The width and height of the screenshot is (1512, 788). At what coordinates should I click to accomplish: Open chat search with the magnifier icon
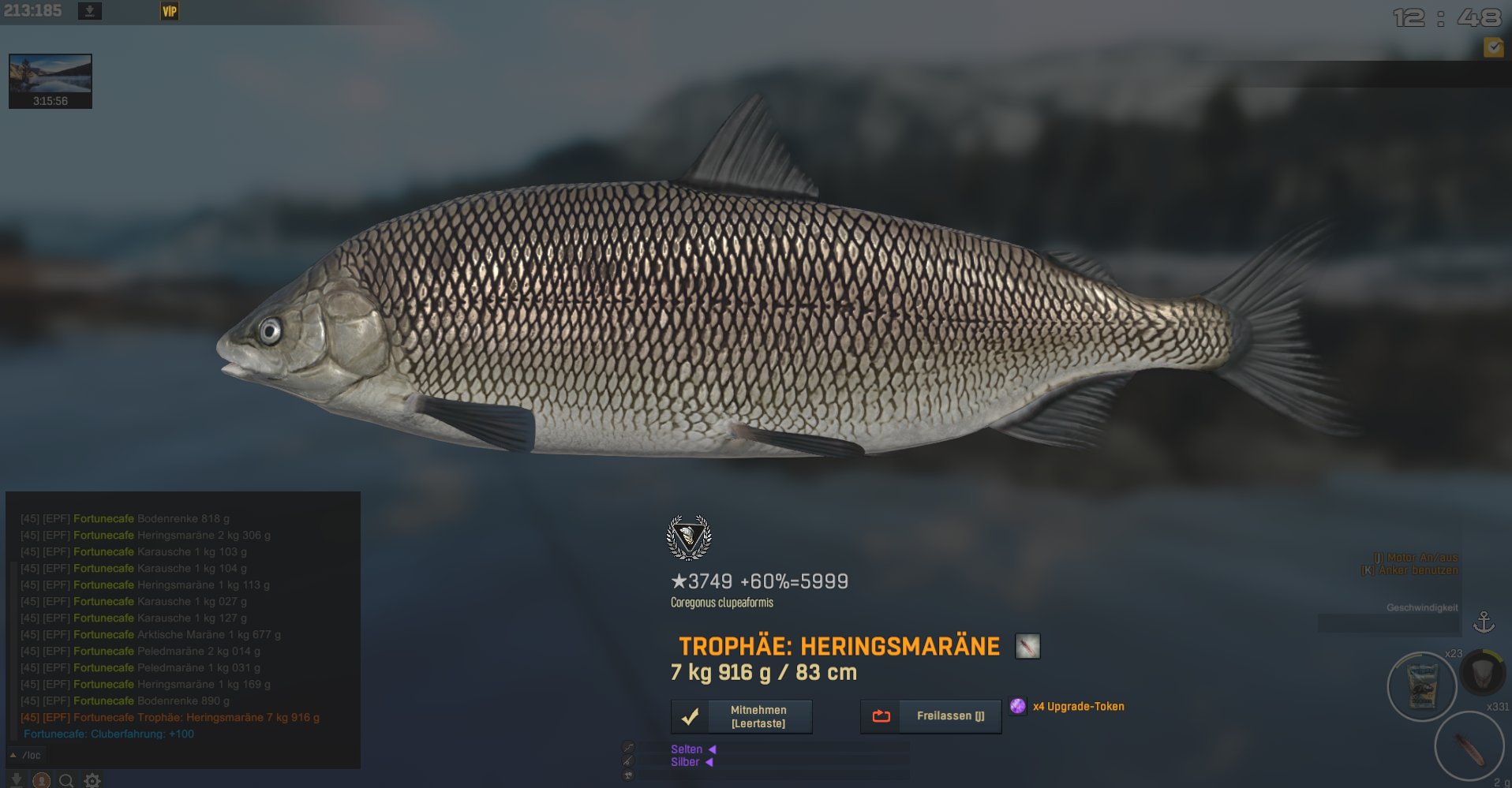(66, 780)
